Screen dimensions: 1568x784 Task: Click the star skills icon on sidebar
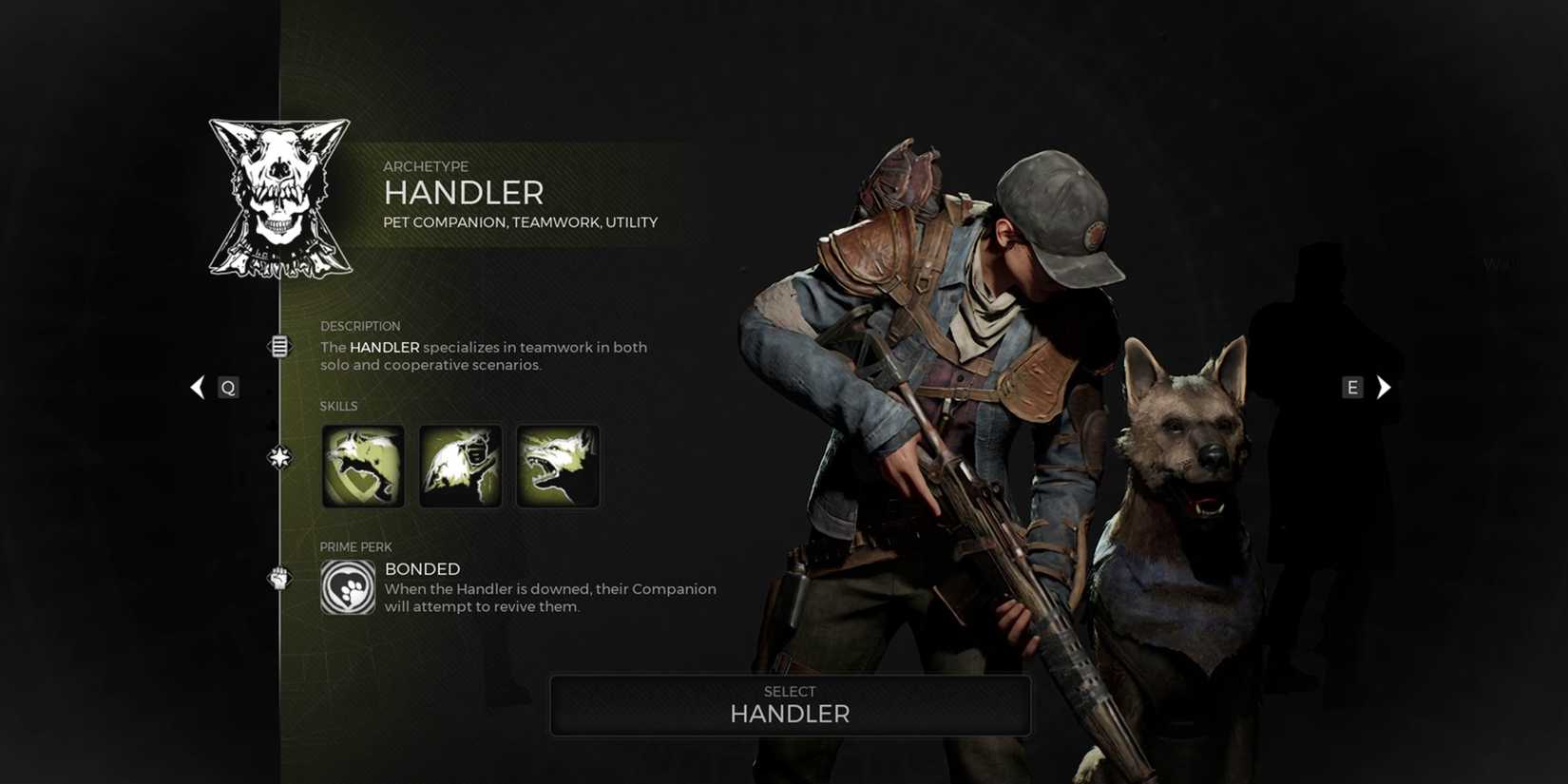point(278,456)
